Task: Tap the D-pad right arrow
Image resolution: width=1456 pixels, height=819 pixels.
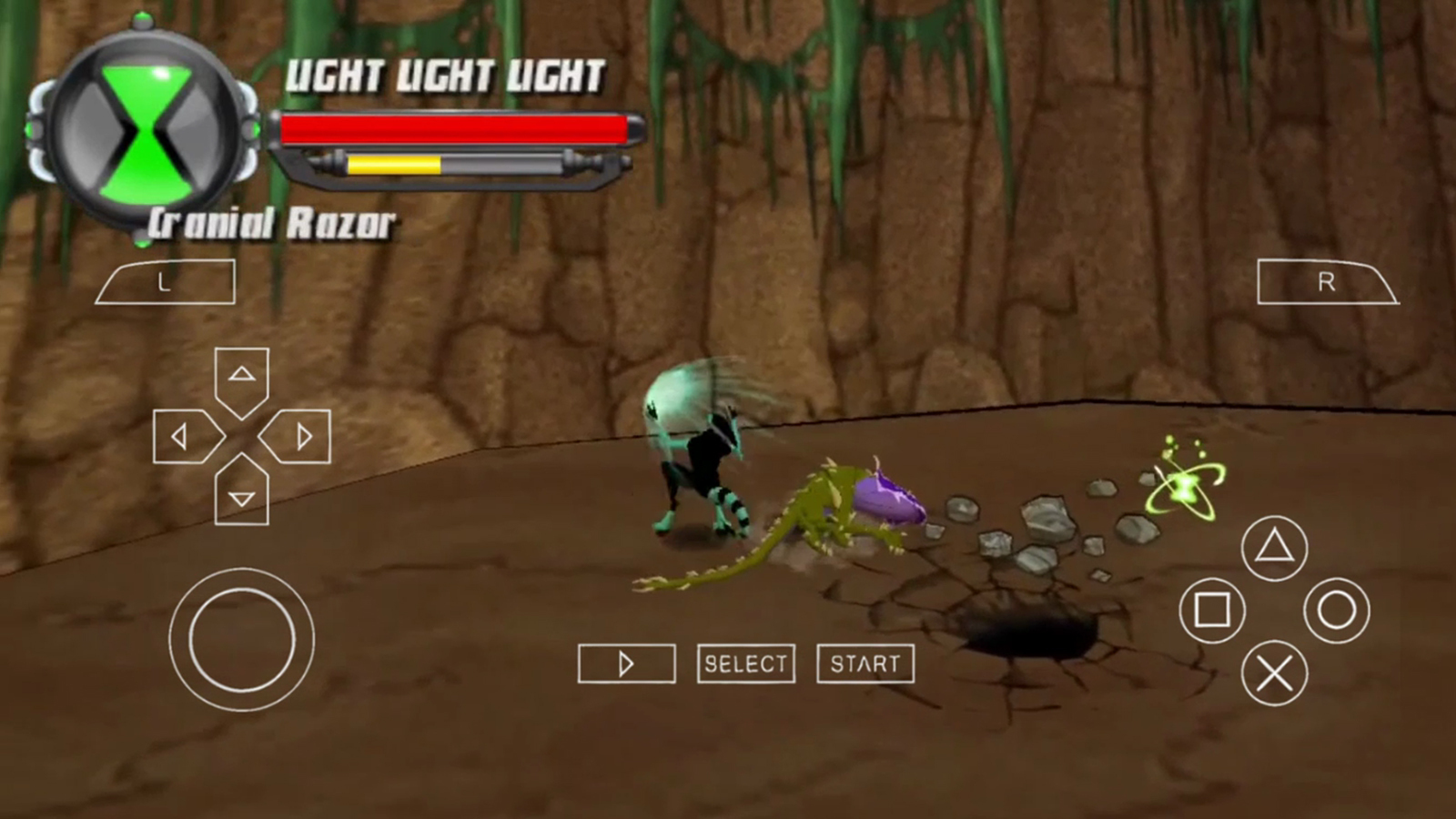Action: pos(298,438)
